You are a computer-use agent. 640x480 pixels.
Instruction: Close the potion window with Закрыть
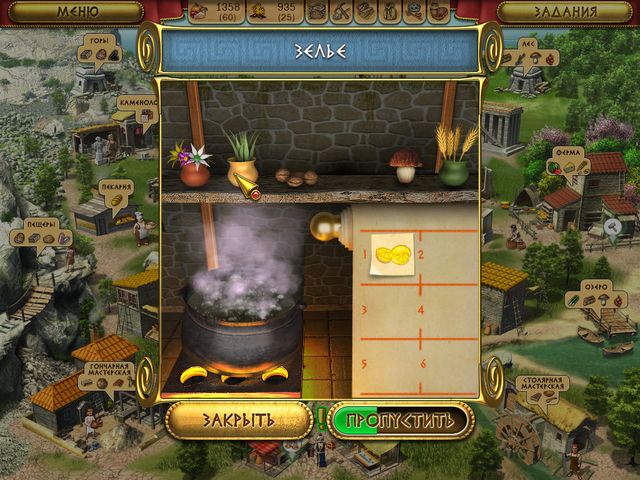pos(238,420)
